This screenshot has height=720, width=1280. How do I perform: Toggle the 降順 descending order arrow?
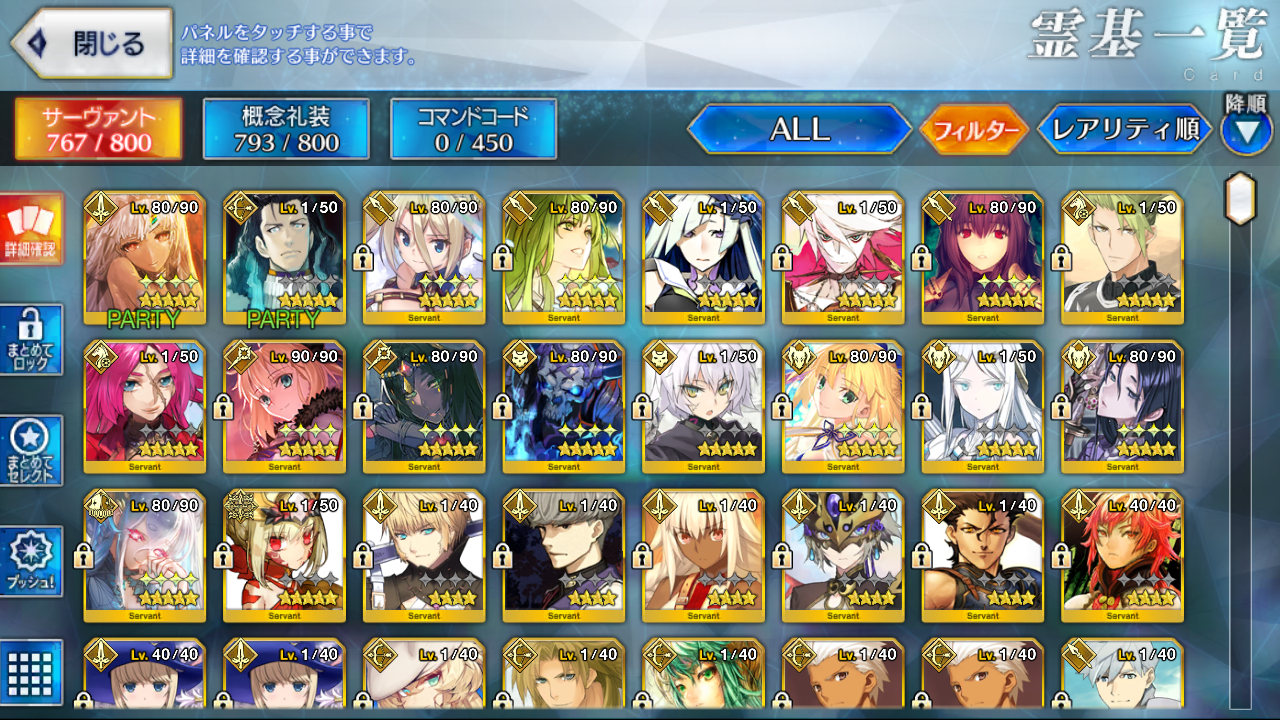click(1246, 132)
